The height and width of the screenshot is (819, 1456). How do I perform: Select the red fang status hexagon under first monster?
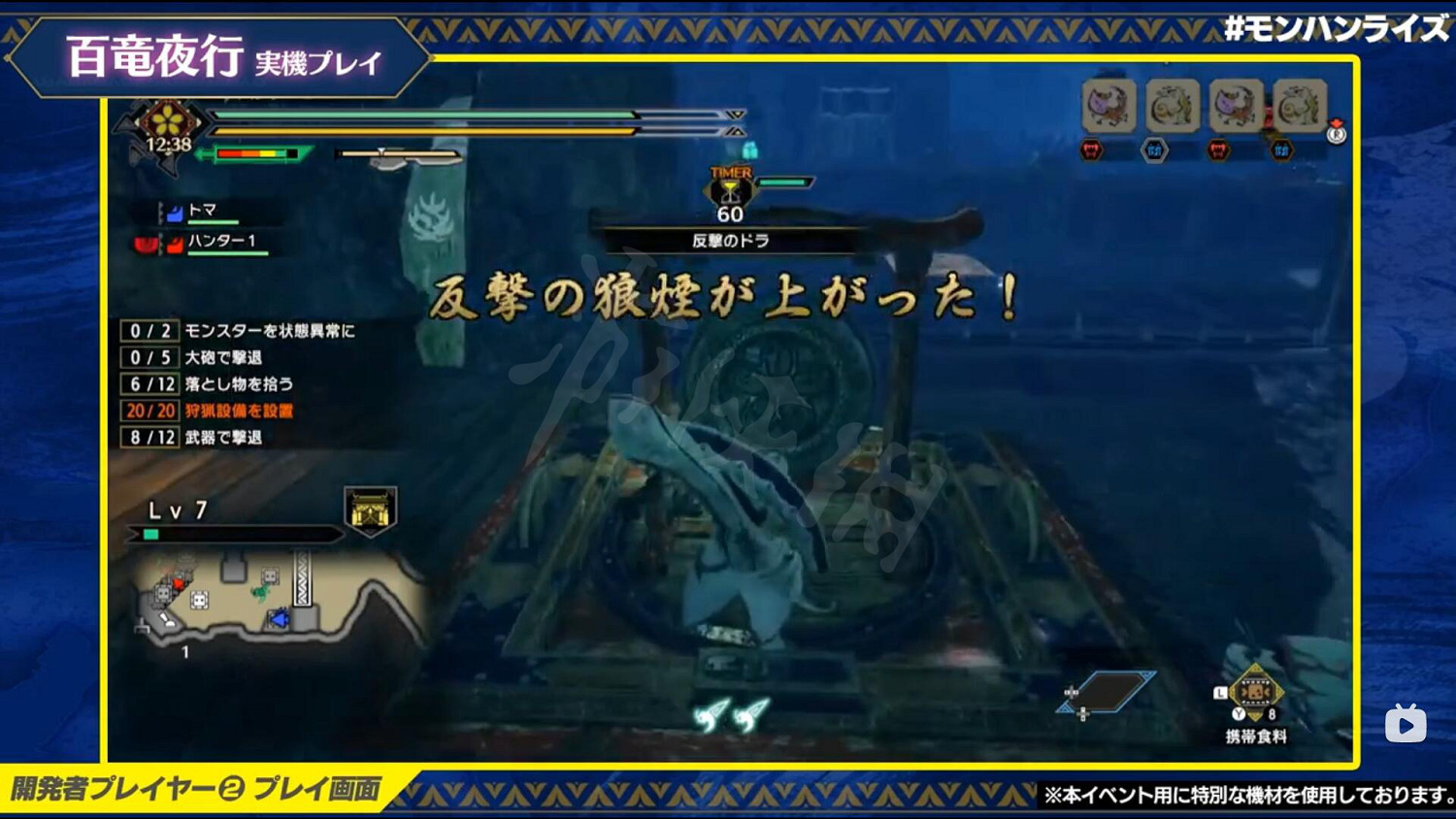click(1092, 150)
